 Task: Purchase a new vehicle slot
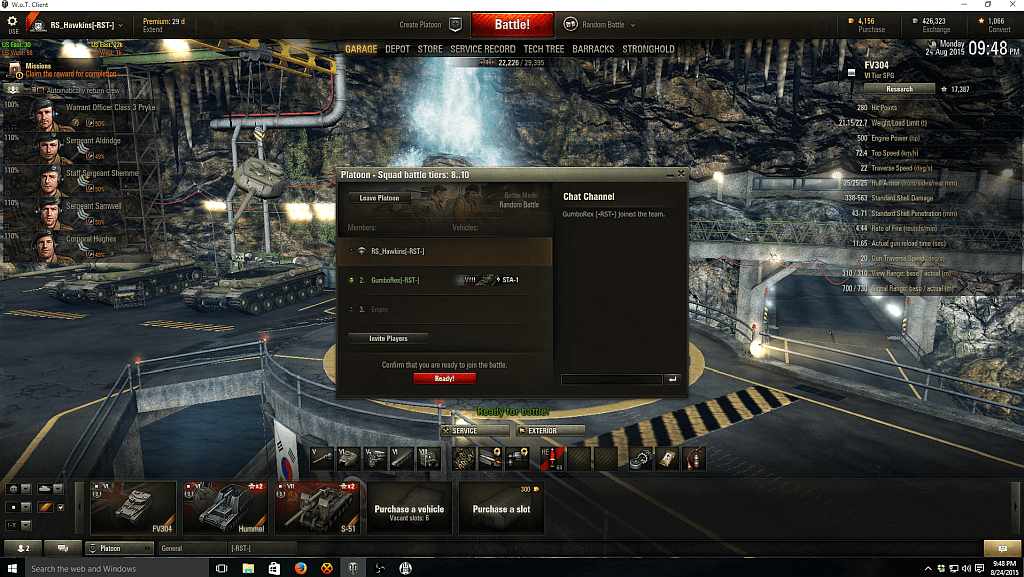[x=502, y=508]
